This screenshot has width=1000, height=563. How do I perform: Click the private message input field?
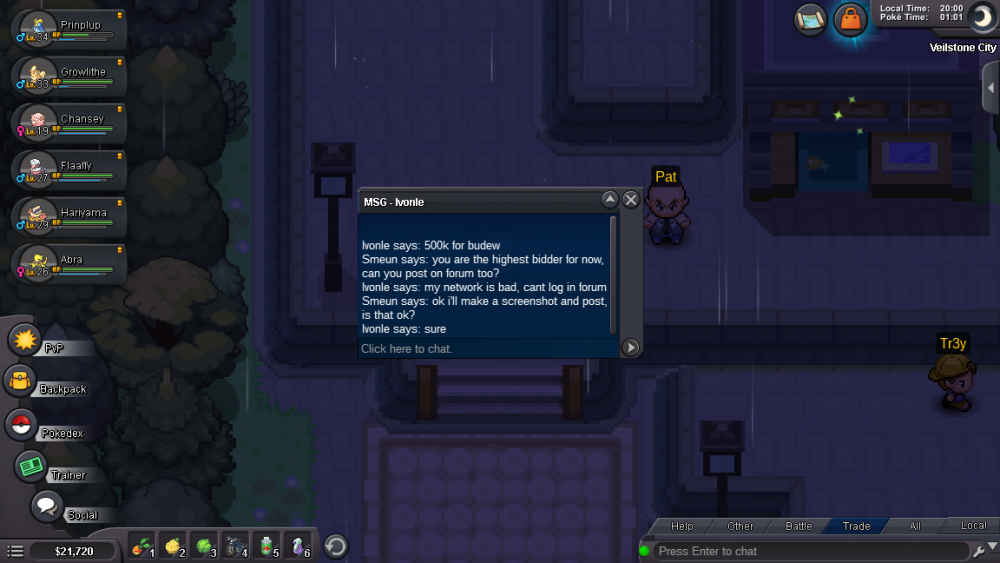(x=488, y=349)
